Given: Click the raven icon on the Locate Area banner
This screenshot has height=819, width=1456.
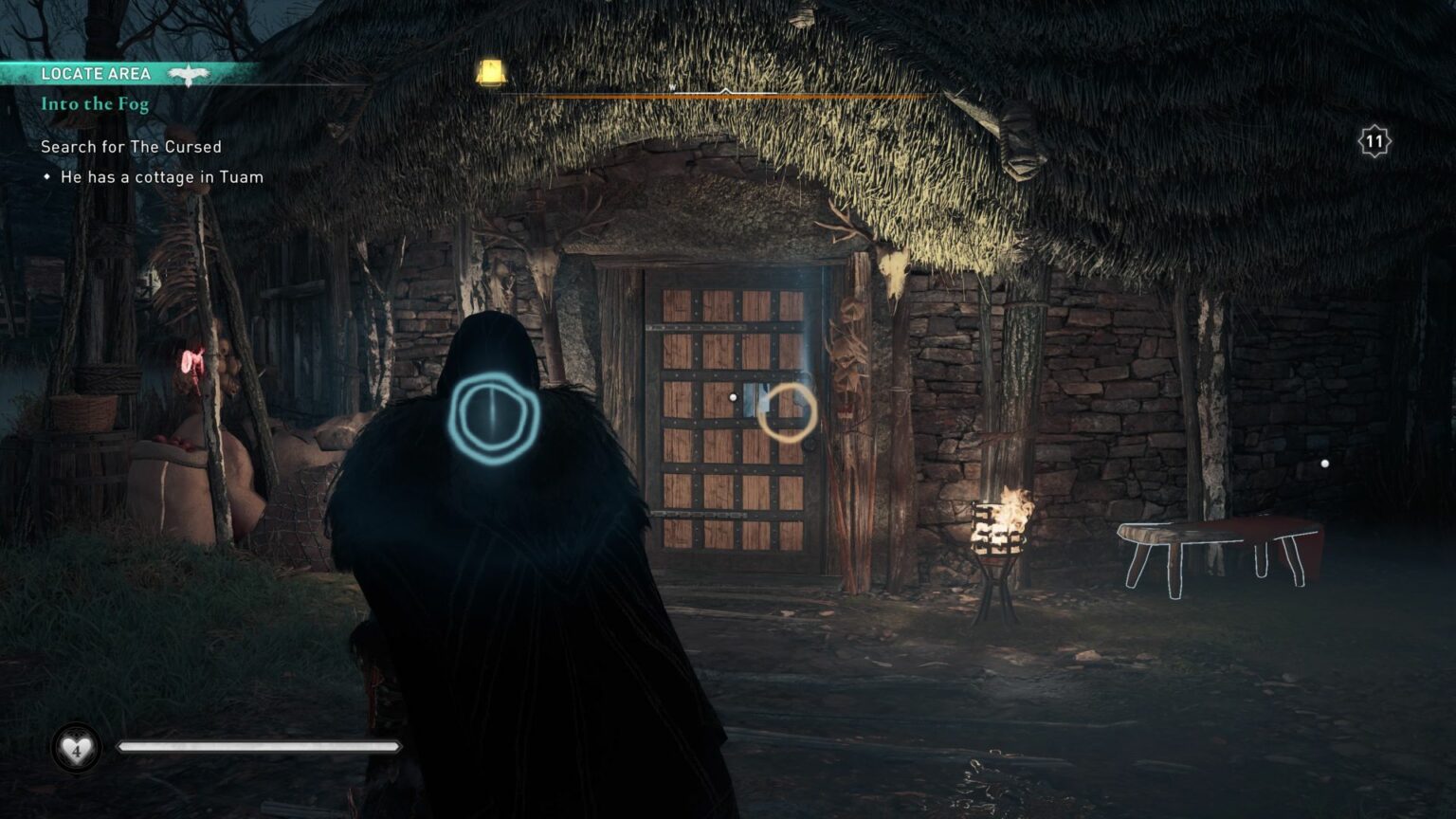Looking at the screenshot, I should tap(190, 72).
